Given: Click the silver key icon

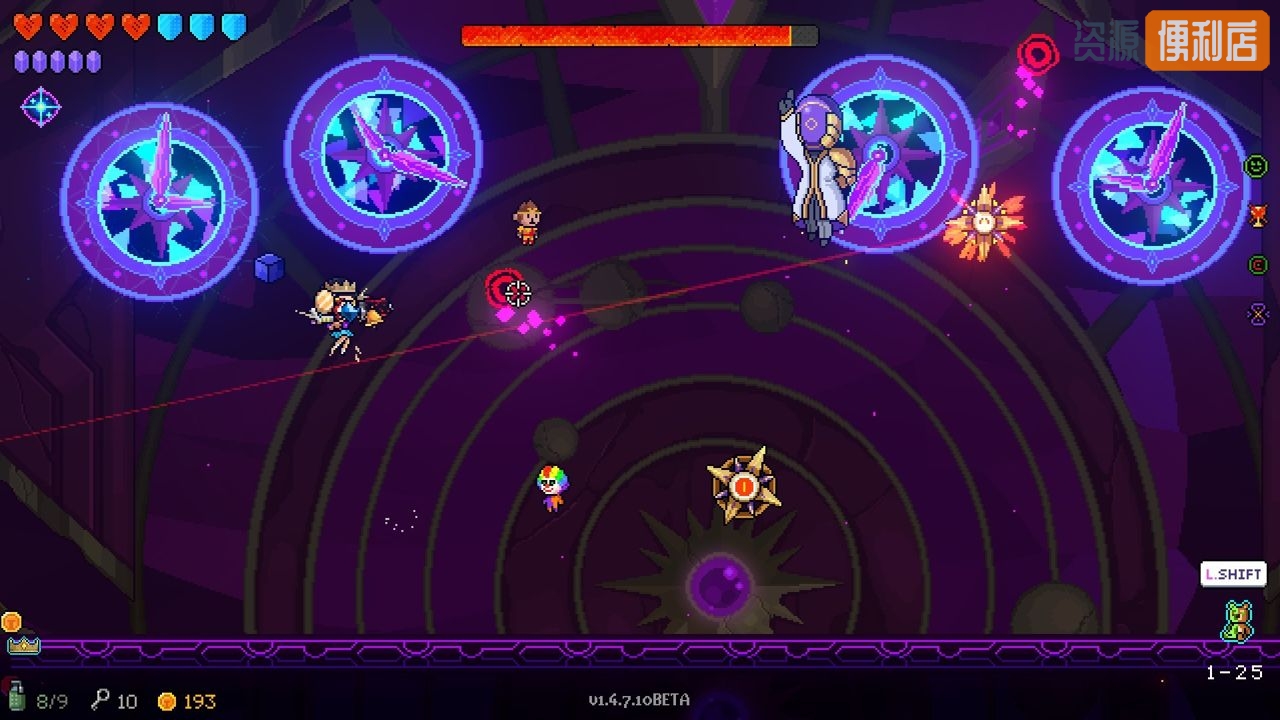Looking at the screenshot, I should (x=100, y=700).
